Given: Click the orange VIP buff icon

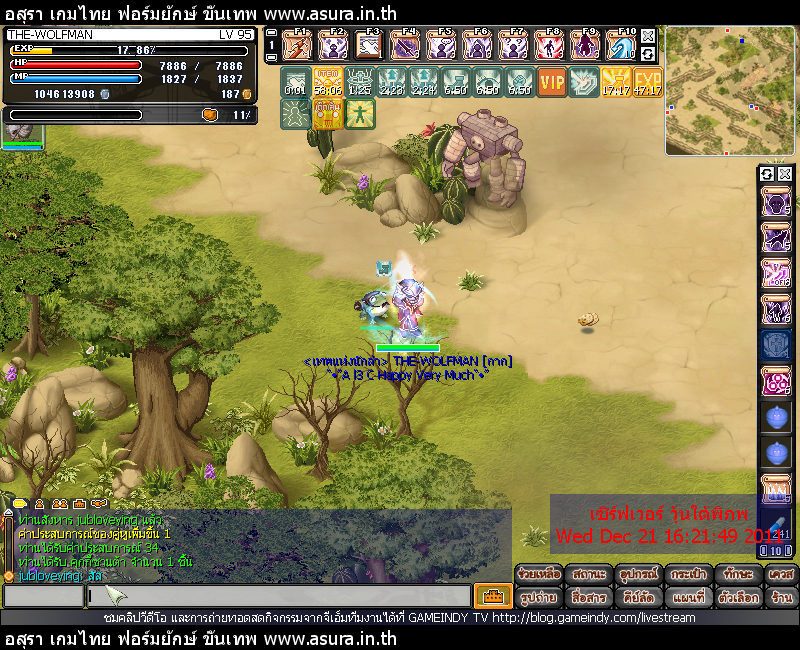Looking at the screenshot, I should pyautogui.click(x=551, y=81).
